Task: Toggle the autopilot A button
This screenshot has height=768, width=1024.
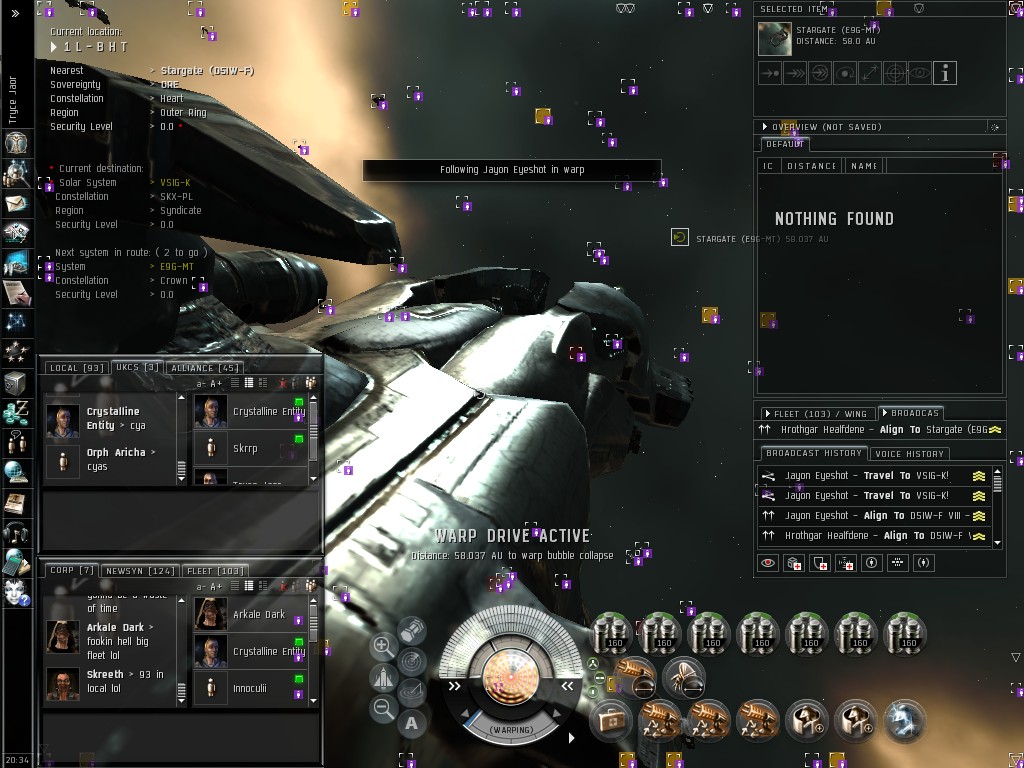Action: 412,722
